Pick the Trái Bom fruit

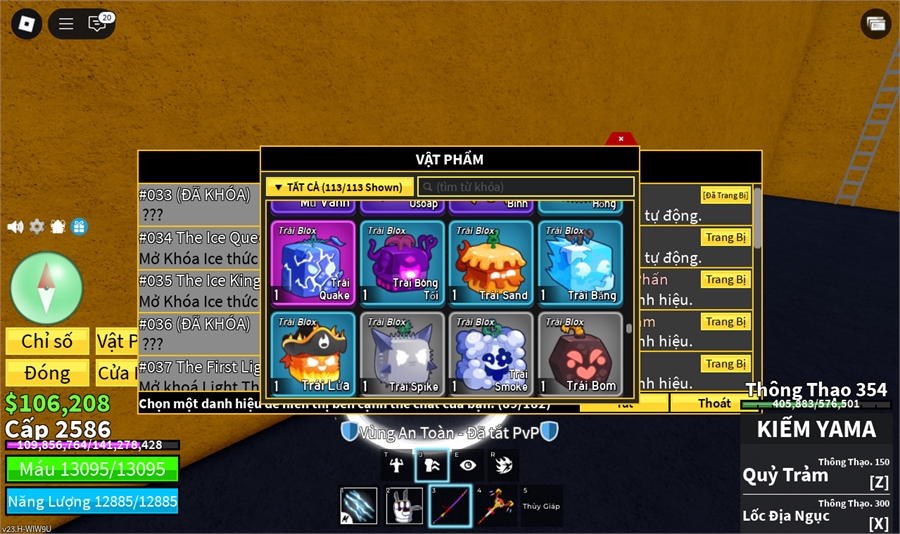579,353
